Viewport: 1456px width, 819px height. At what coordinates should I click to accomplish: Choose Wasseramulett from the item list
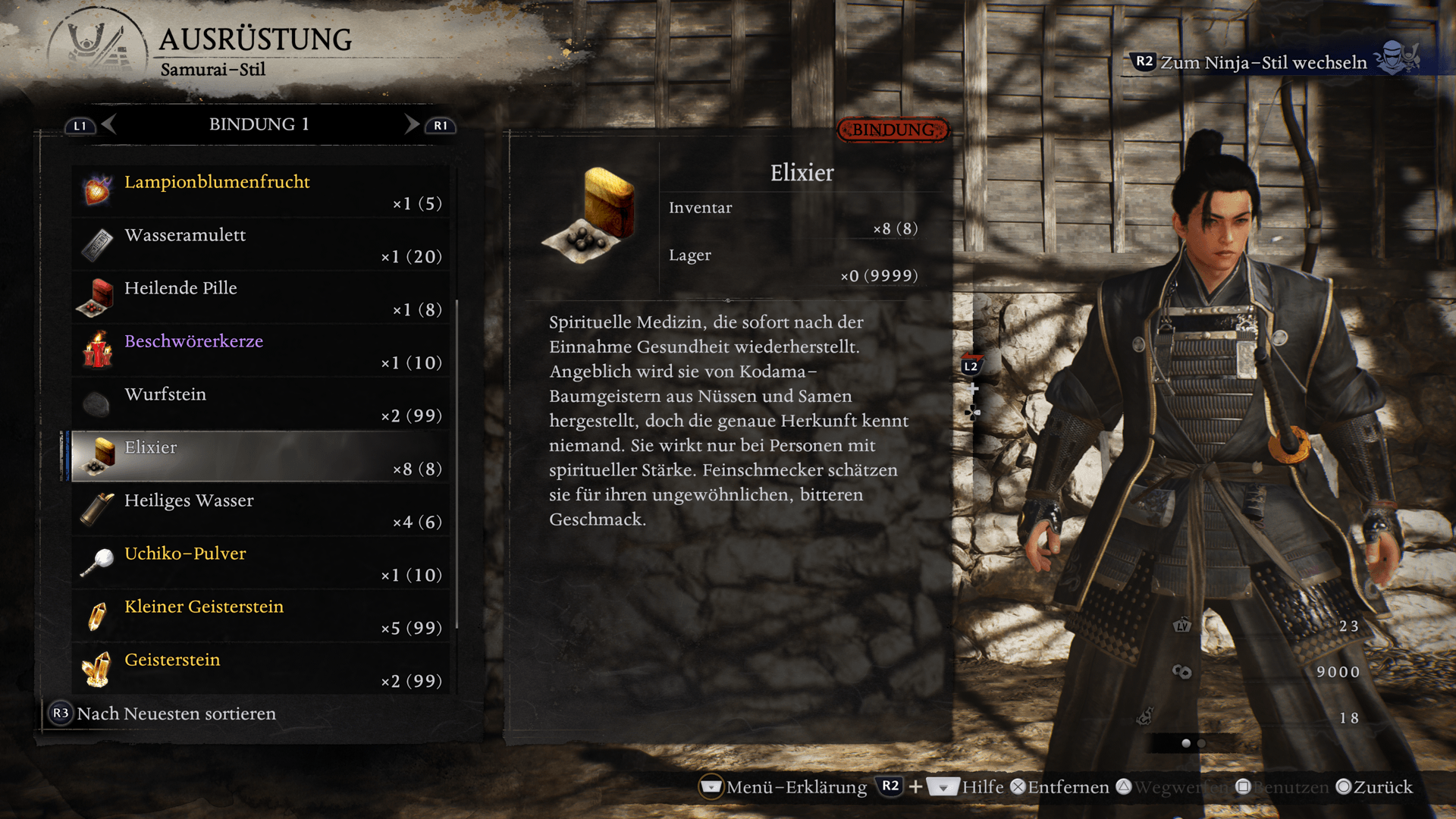click(x=260, y=244)
